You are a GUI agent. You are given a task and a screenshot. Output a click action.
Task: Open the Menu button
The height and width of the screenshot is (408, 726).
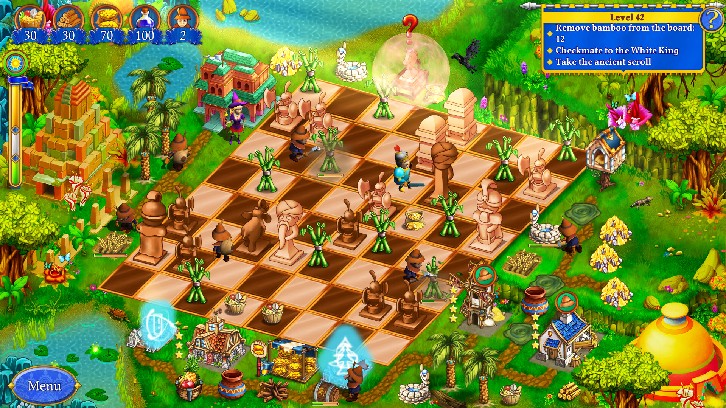pyautogui.click(x=44, y=384)
